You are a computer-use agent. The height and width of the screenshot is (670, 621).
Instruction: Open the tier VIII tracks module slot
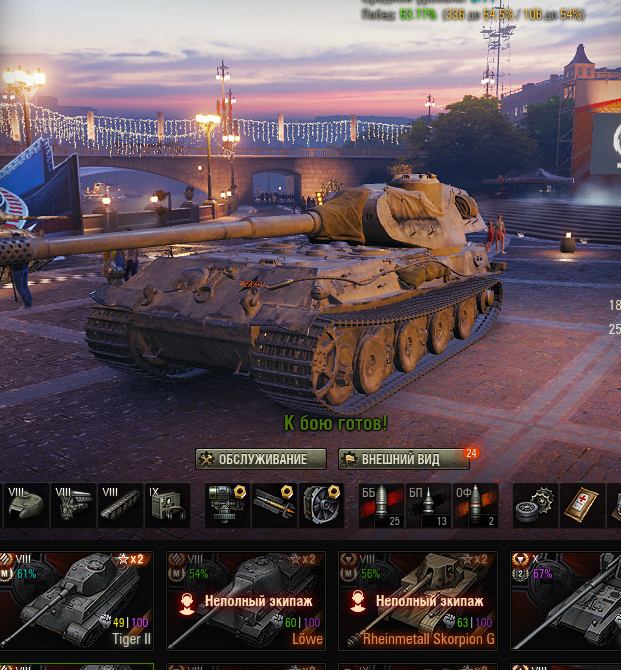click(120, 505)
